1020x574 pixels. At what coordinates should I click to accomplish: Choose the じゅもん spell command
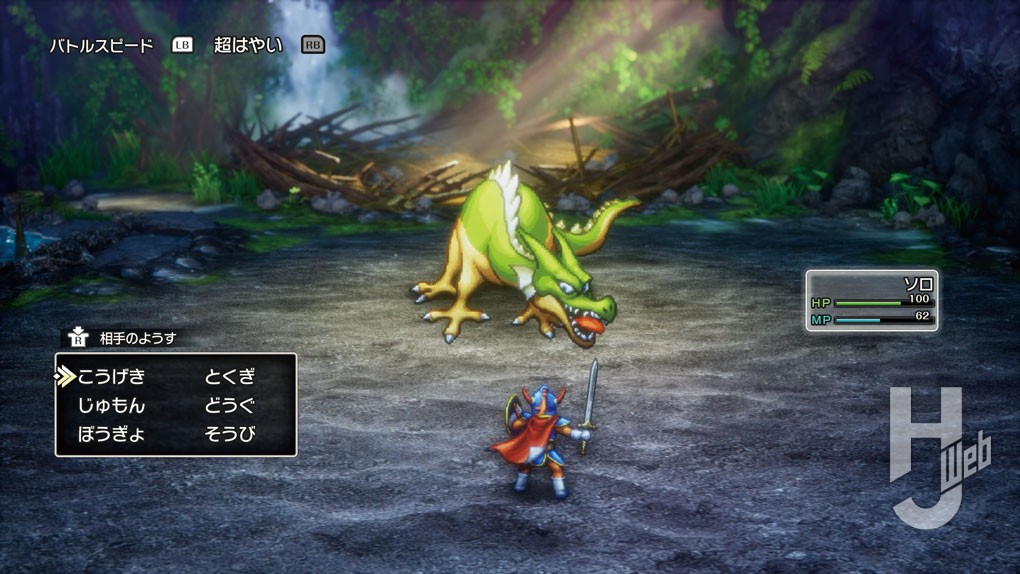(111, 406)
